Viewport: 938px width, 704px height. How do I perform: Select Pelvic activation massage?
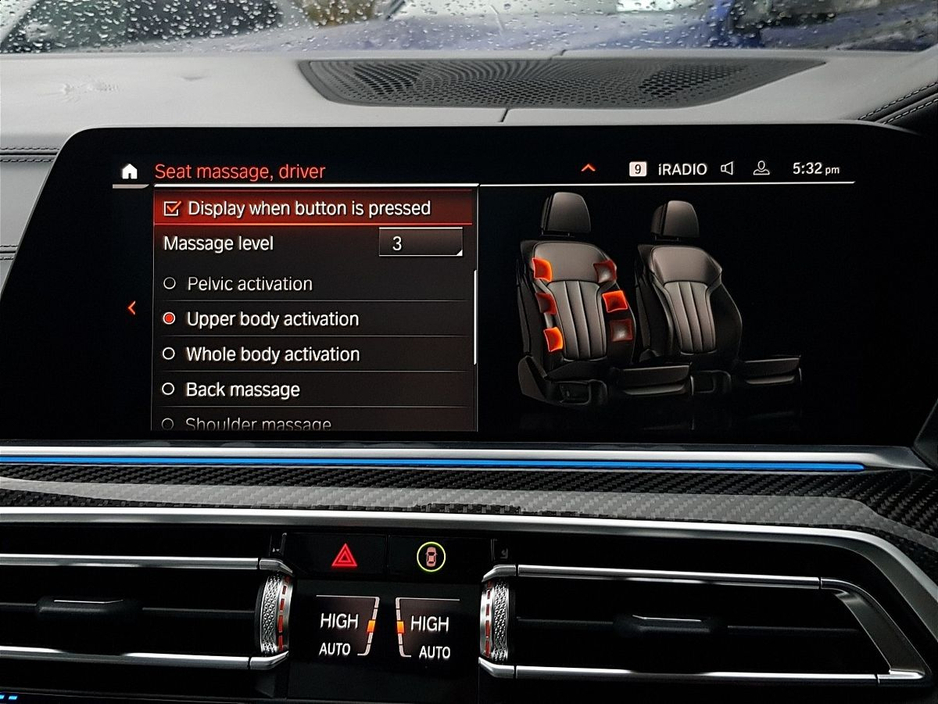pos(250,284)
